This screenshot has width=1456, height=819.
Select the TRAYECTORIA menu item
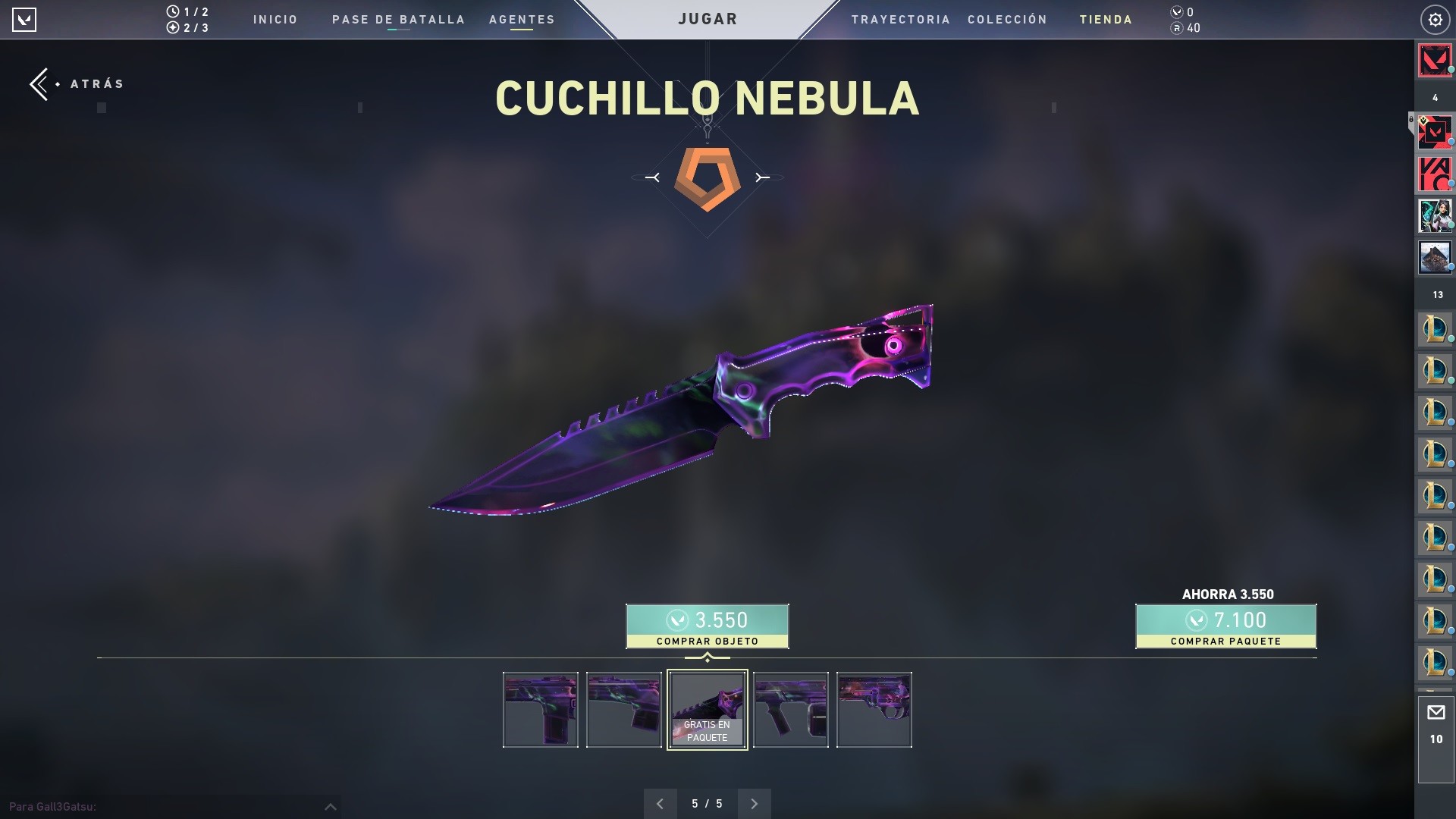click(x=901, y=20)
